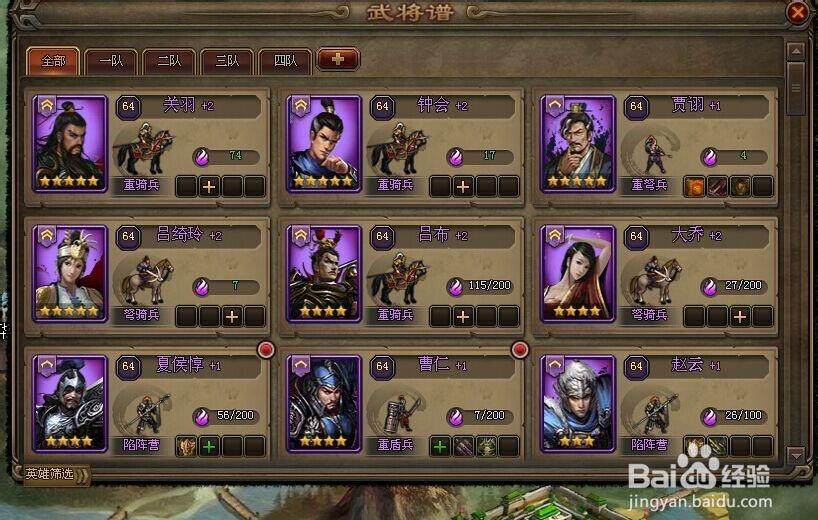Switch to the 一队 tab
Image resolution: width=818 pixels, height=520 pixels.
[111, 60]
